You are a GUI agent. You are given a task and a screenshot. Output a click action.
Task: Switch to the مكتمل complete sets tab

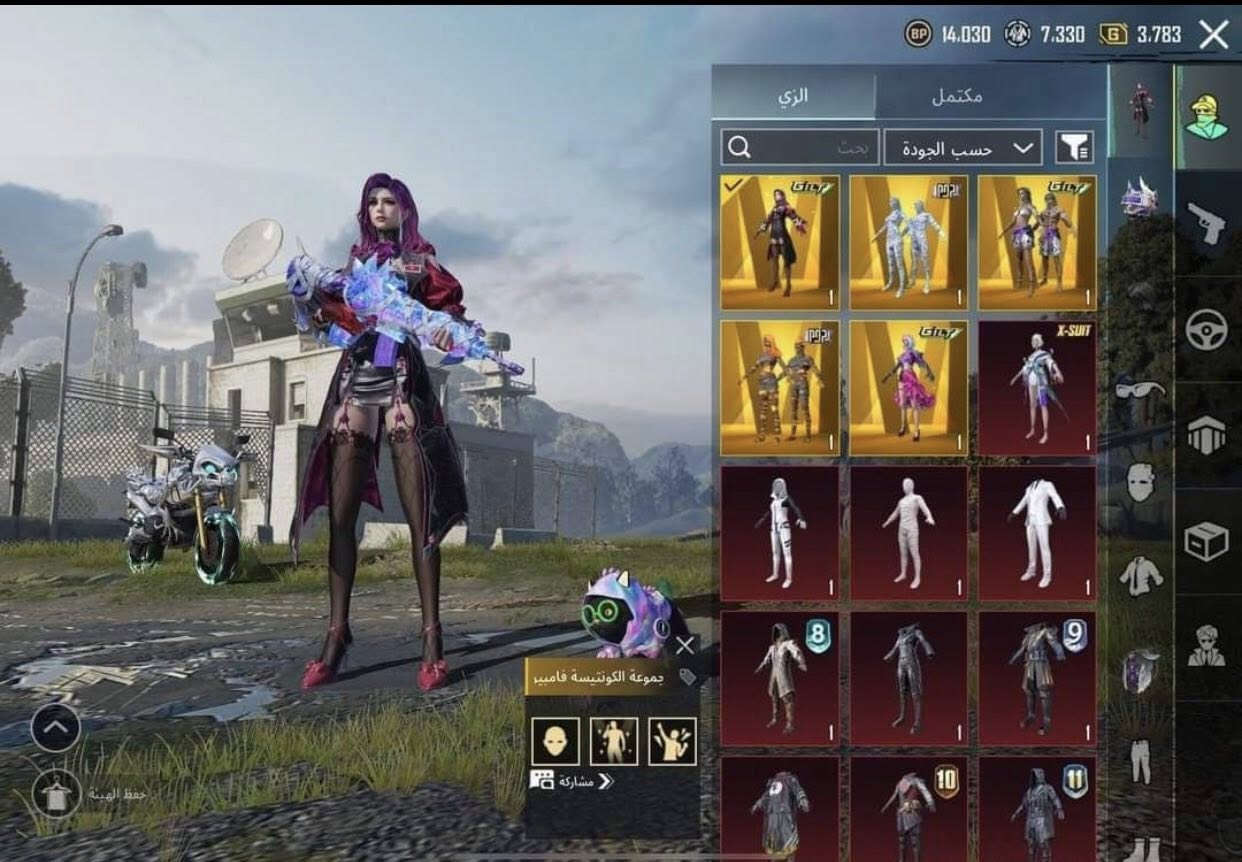click(956, 96)
